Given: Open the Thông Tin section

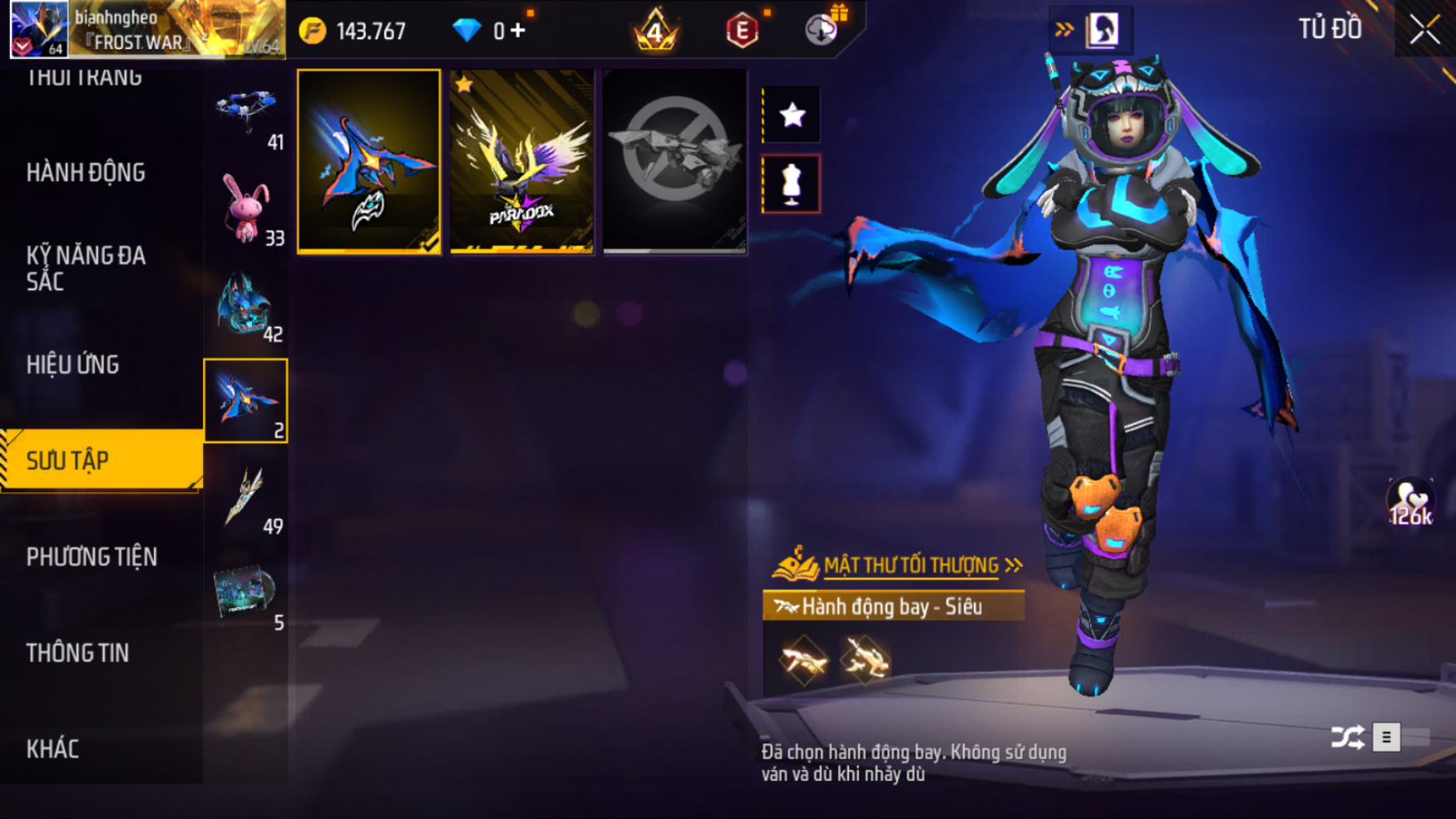Looking at the screenshot, I should [77, 653].
